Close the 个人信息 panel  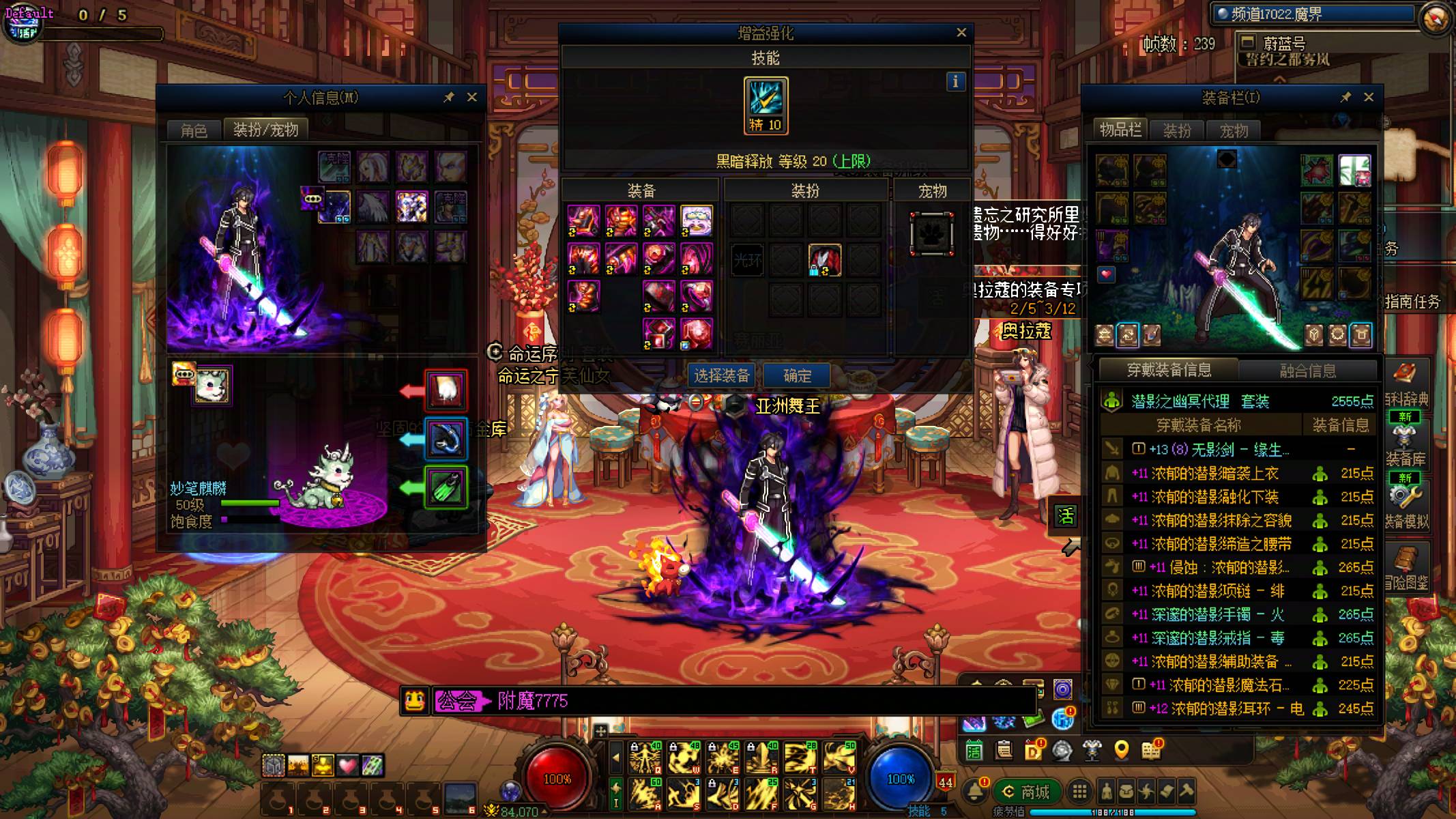tap(471, 98)
